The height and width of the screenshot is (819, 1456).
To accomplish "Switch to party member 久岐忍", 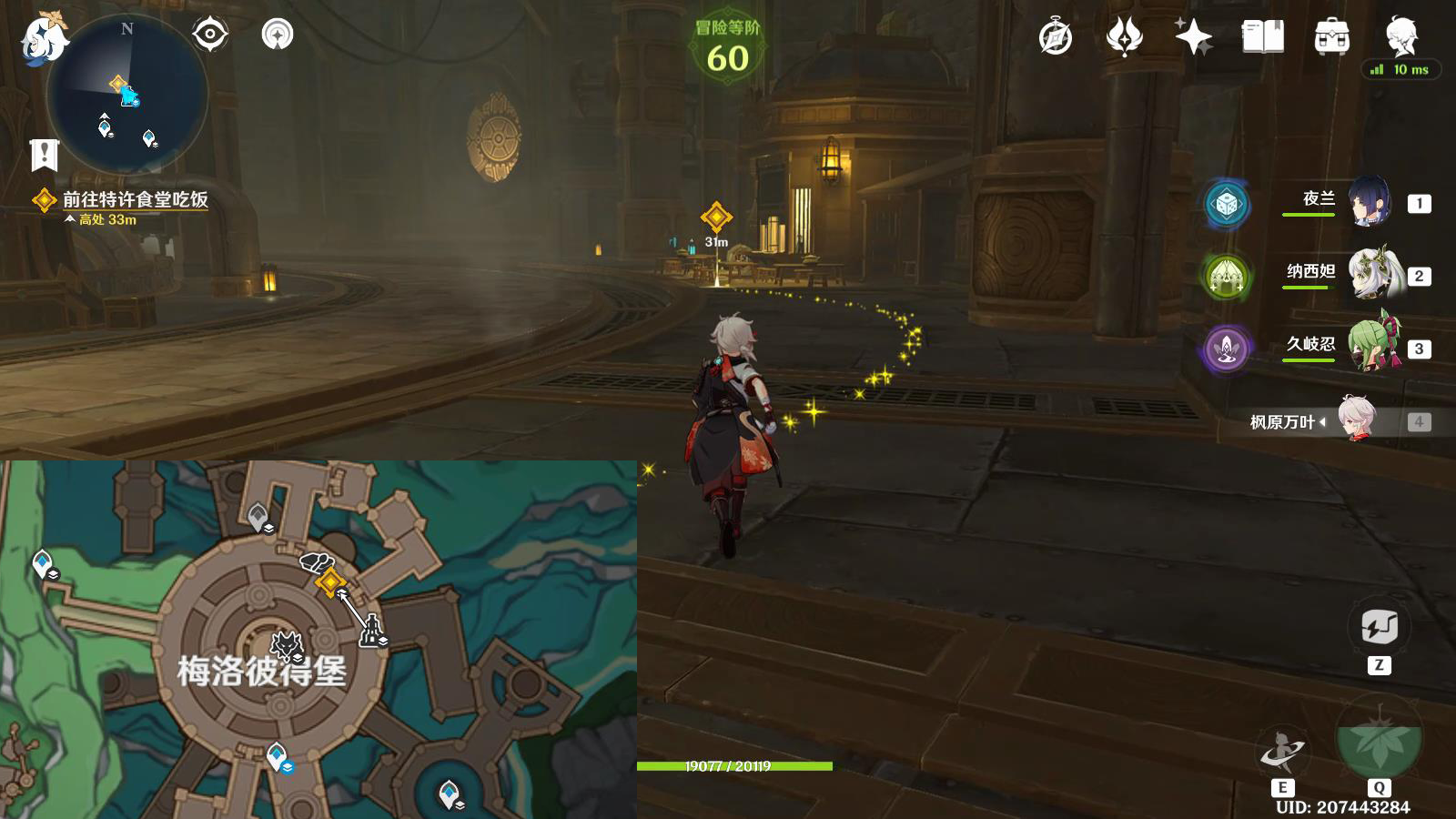I will point(1370,347).
